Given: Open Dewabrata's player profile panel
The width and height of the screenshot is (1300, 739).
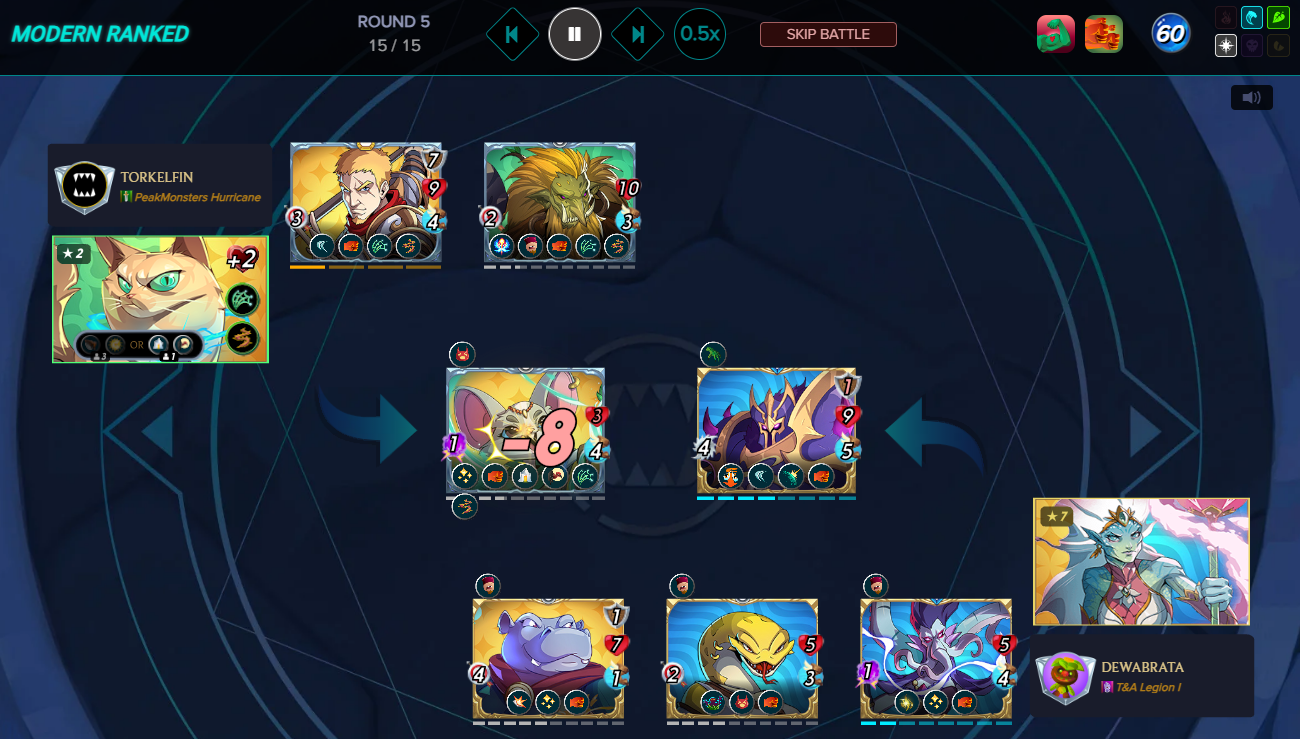Looking at the screenshot, I should pos(1142,676).
